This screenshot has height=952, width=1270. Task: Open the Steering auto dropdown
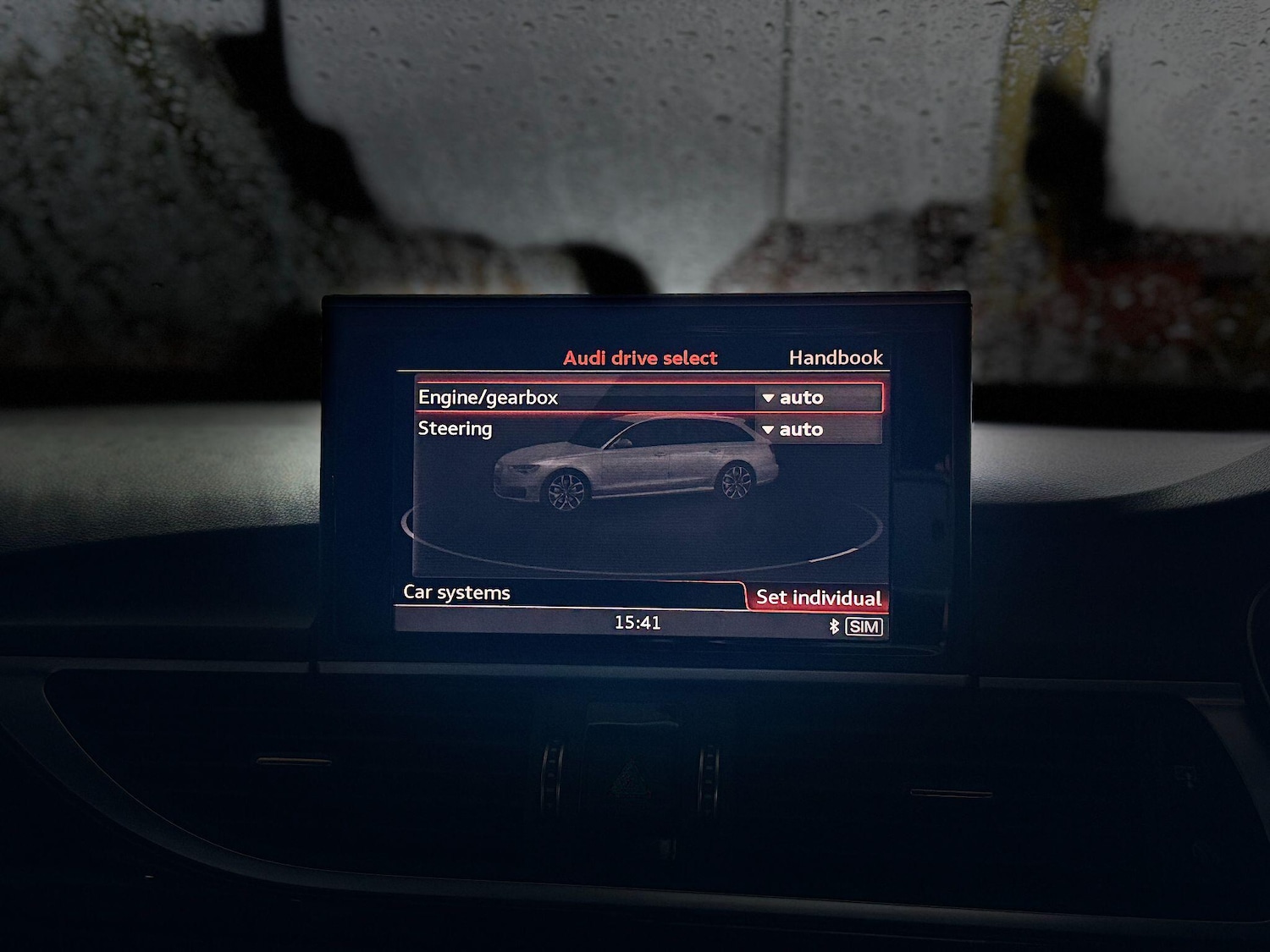point(817,430)
